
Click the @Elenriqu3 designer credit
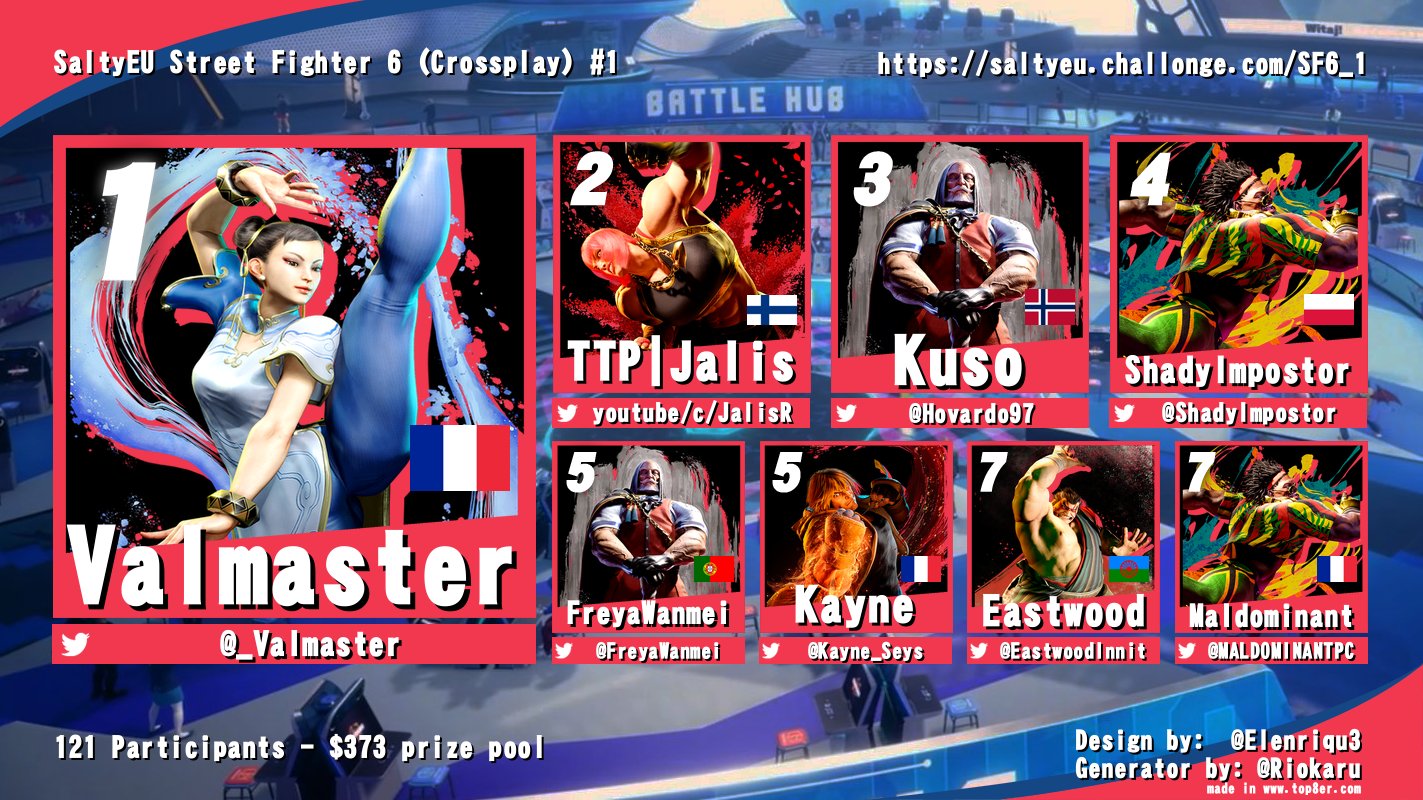(1296, 742)
